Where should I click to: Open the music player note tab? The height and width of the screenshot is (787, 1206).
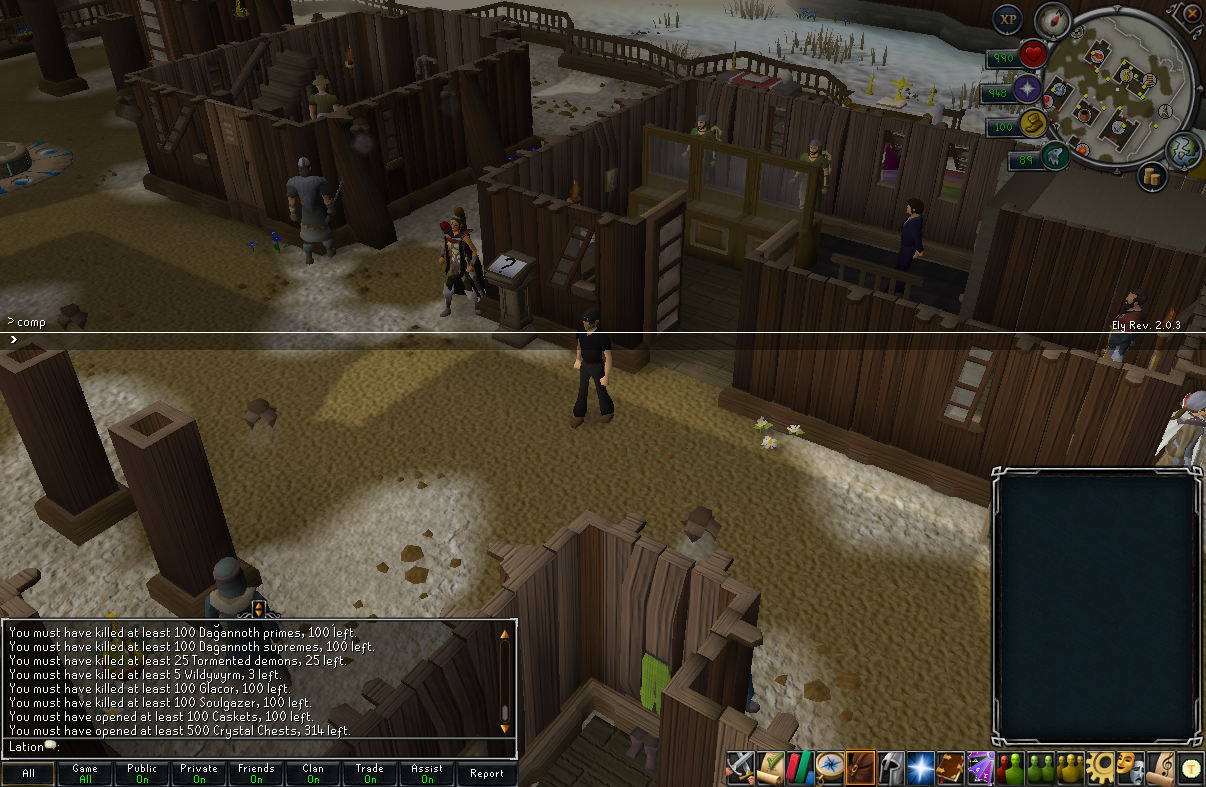(1160, 767)
